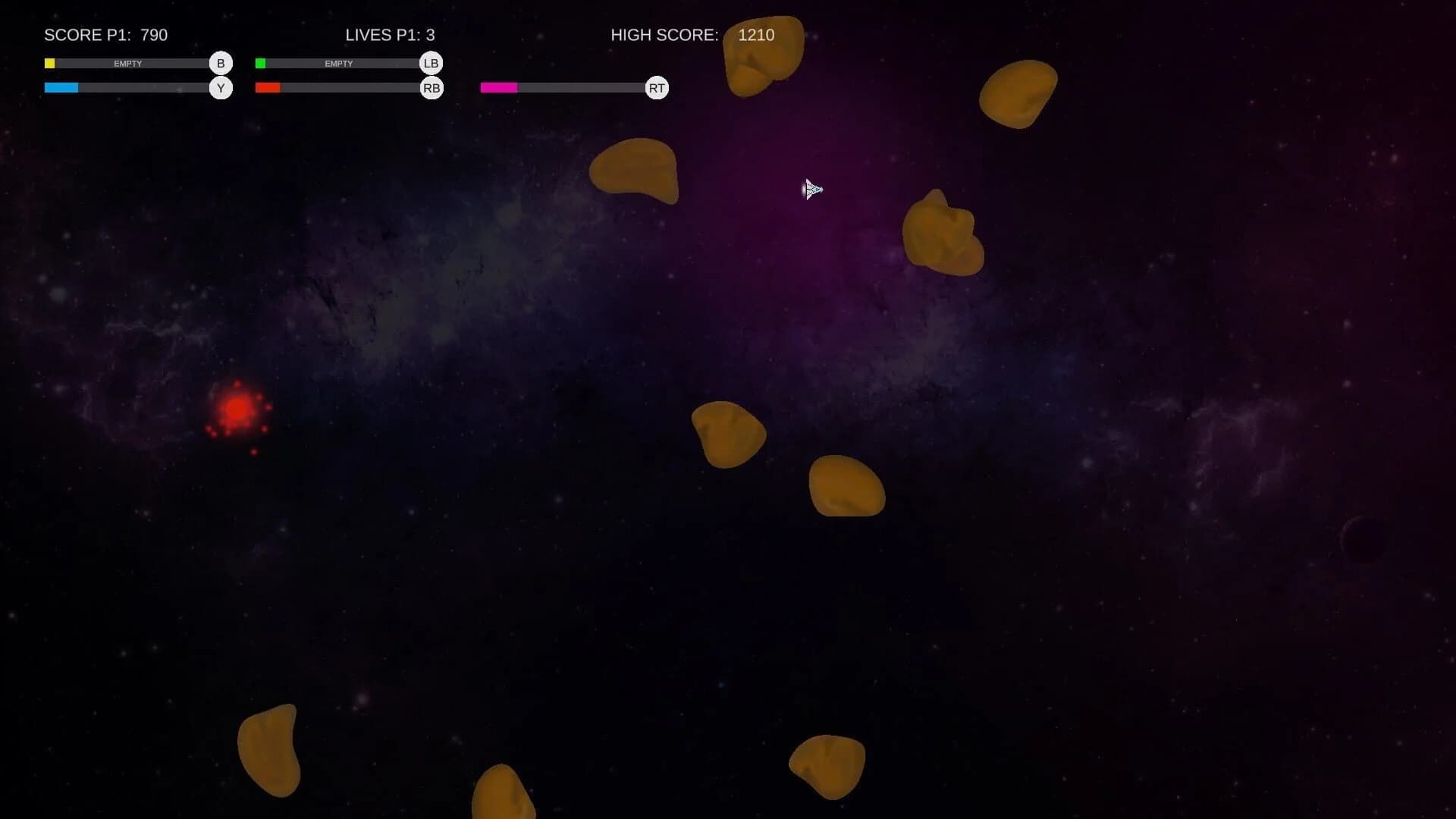Select the B button weapon badge
Screen dimensions: 1456x819
[221, 63]
